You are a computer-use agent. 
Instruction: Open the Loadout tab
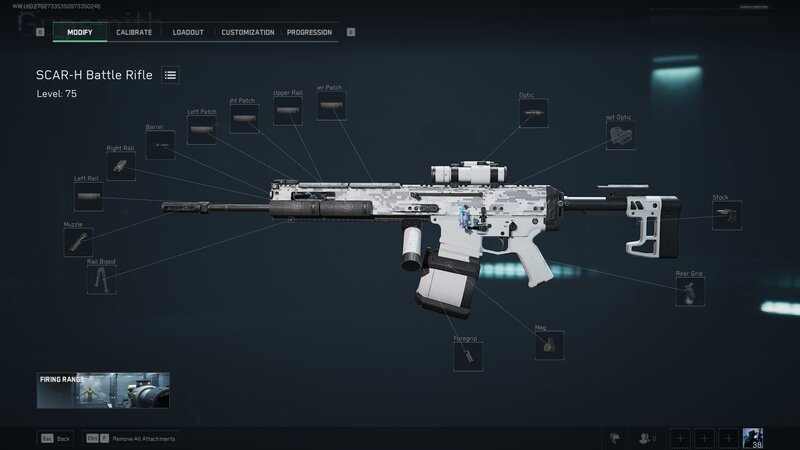pyautogui.click(x=188, y=32)
